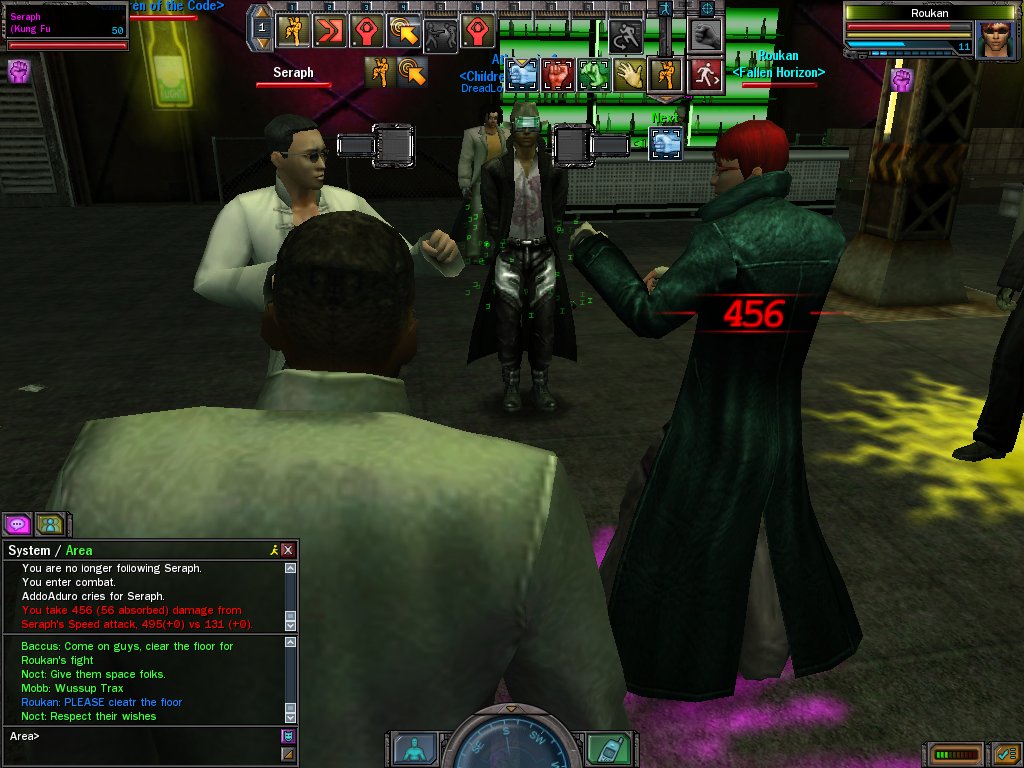Screen dimensions: 1024x768
Task: Open the checklist icon at bottom right
Action: coord(1006,752)
